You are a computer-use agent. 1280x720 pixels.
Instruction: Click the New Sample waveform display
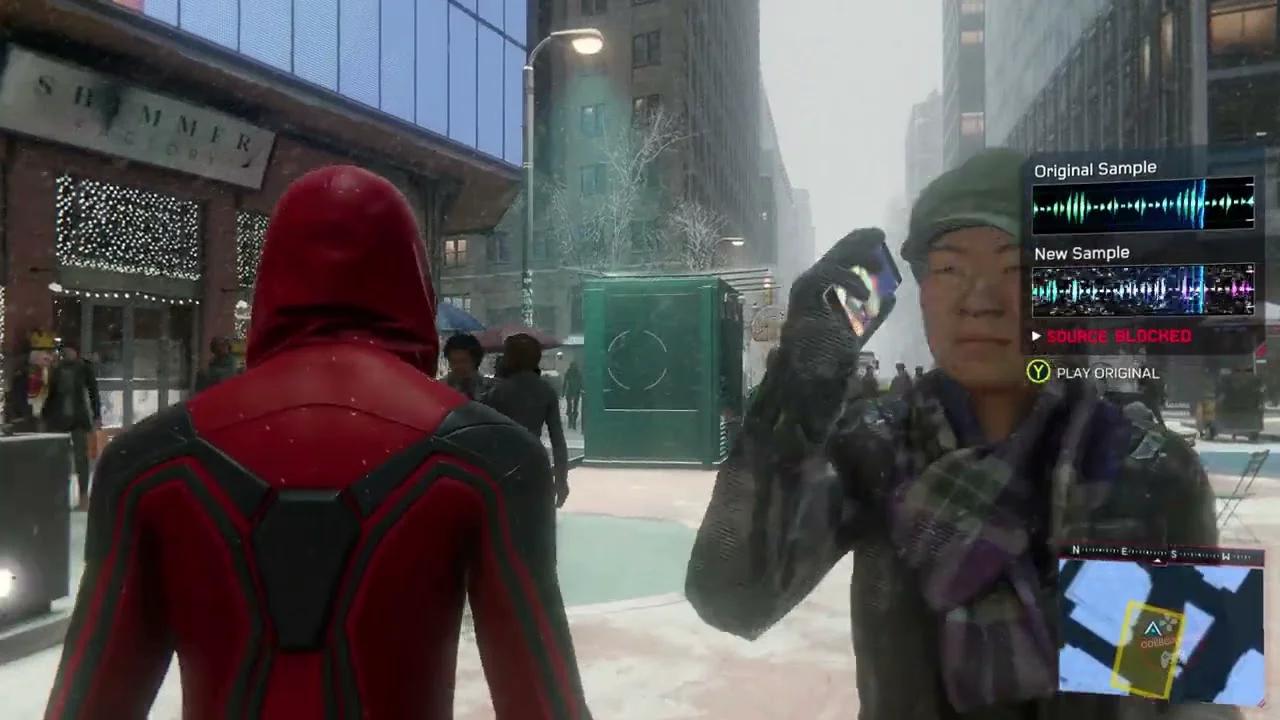coord(1143,290)
